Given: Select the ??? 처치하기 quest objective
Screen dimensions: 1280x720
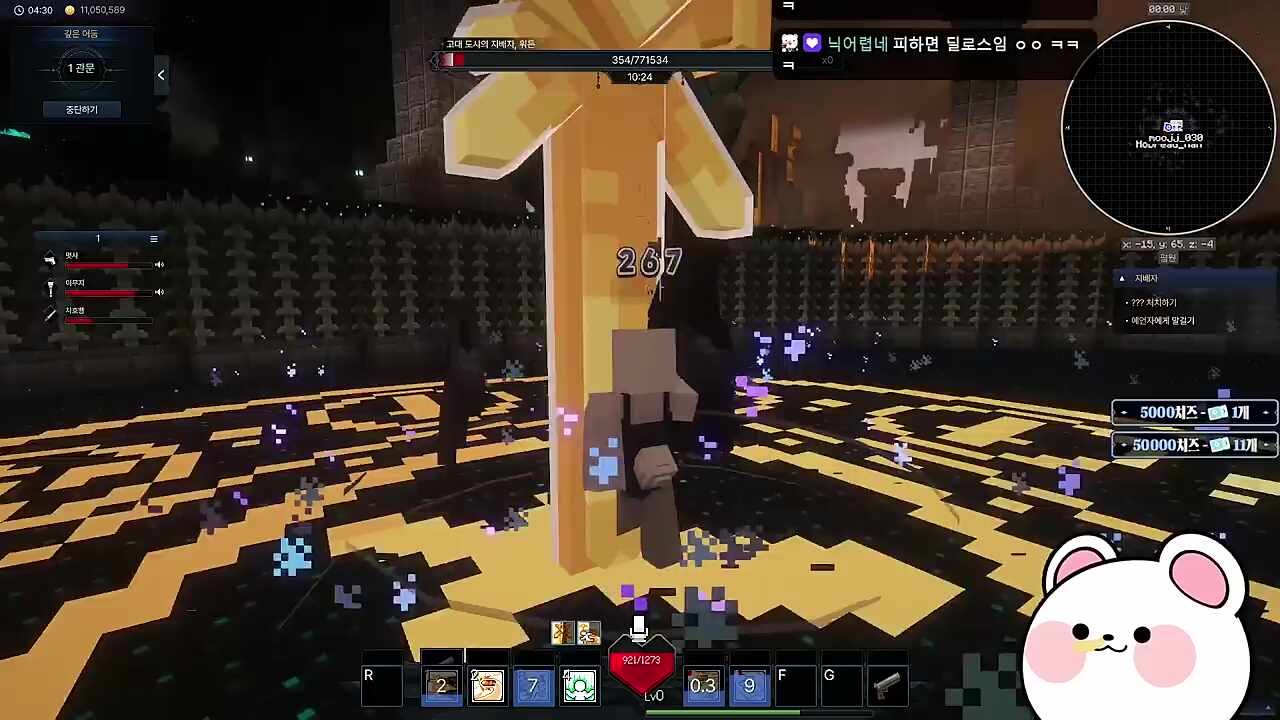Looking at the screenshot, I should point(1152,302).
